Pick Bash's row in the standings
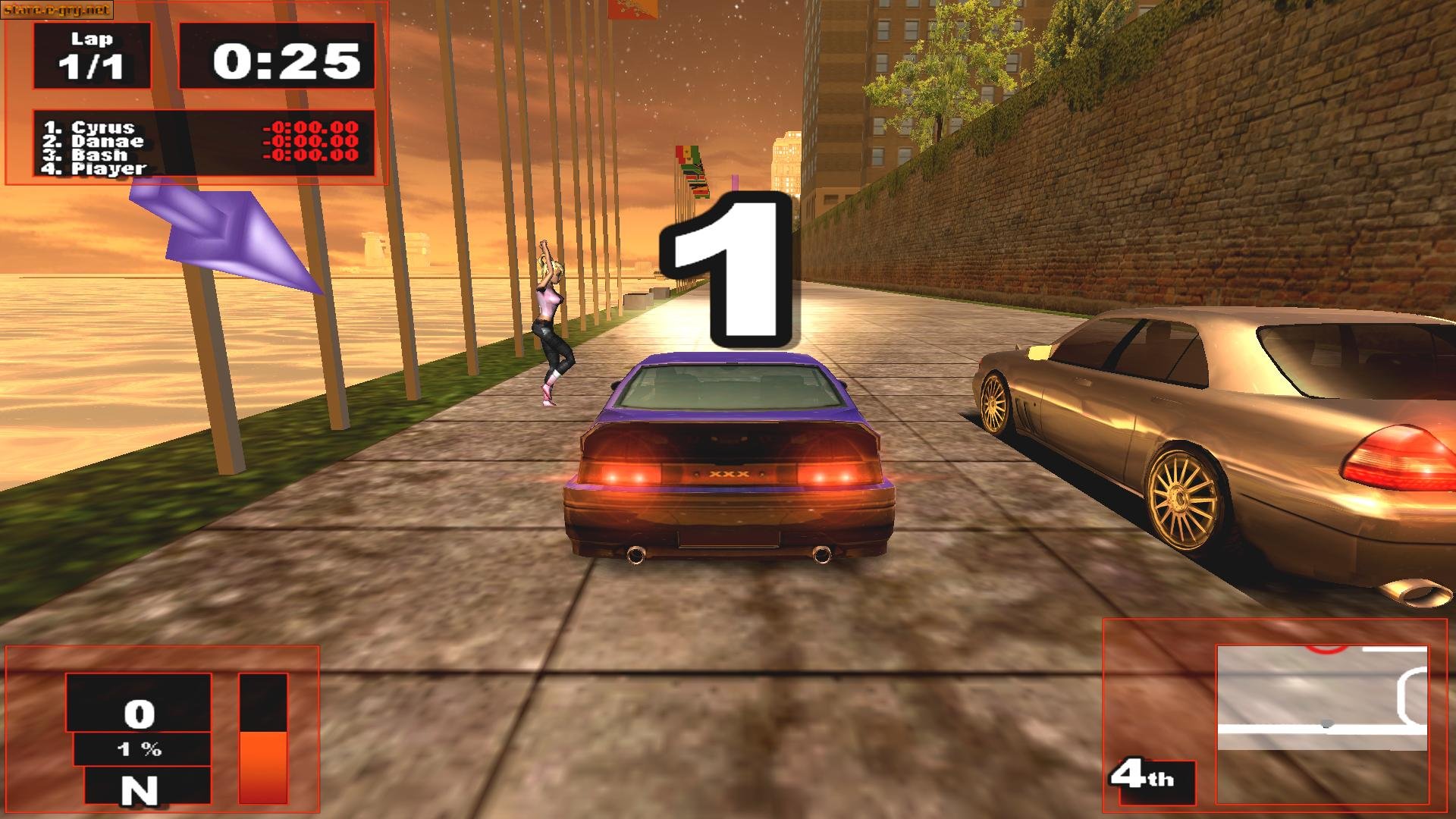 (99, 155)
